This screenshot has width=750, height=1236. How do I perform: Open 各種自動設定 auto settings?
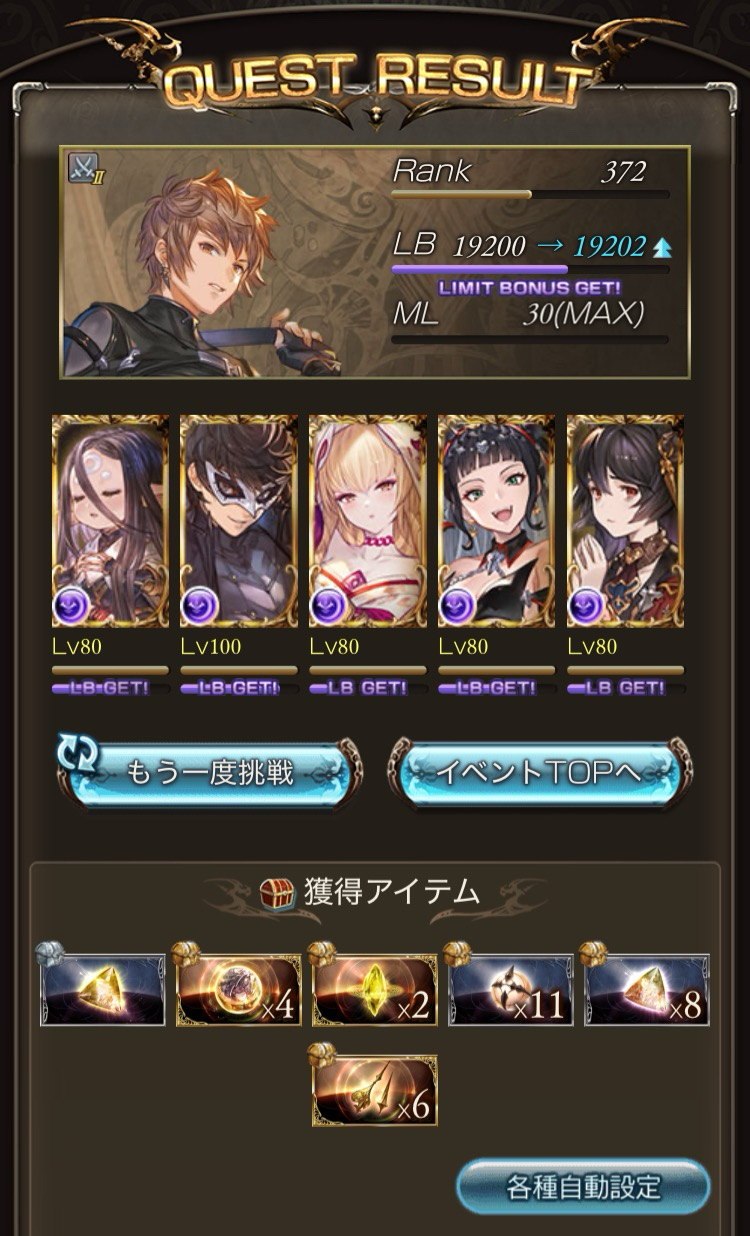[583, 1187]
